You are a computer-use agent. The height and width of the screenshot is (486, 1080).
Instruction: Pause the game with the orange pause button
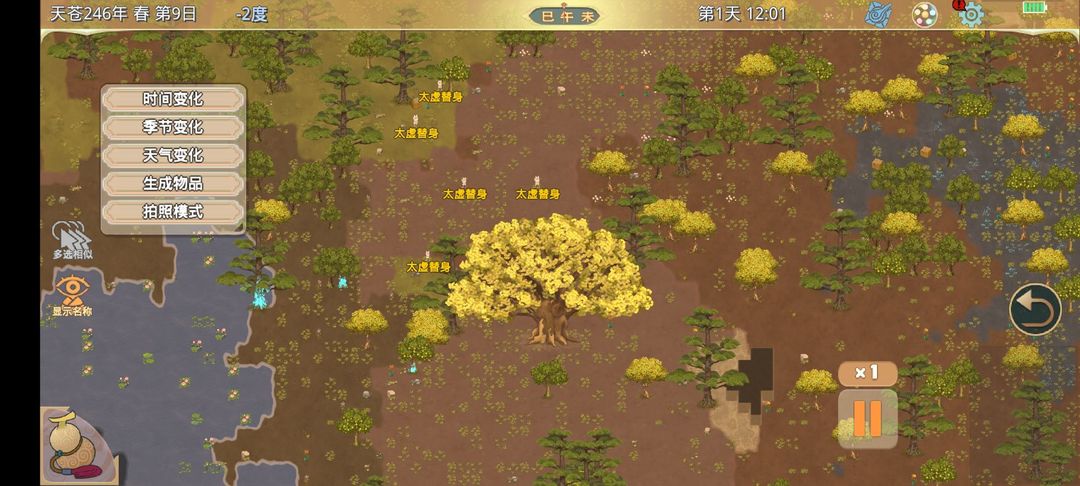867,417
